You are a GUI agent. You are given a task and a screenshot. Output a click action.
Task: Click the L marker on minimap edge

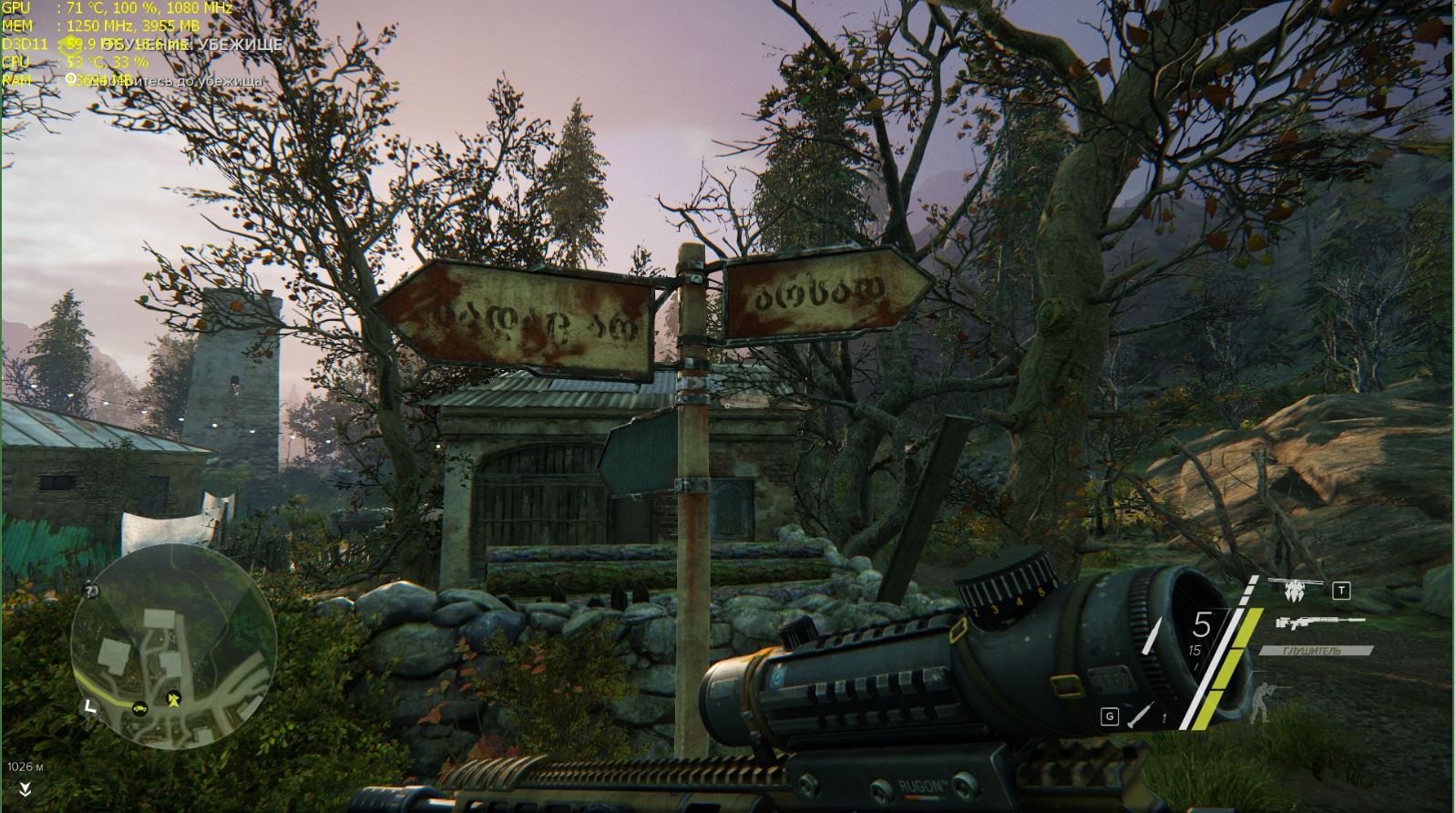(x=88, y=705)
